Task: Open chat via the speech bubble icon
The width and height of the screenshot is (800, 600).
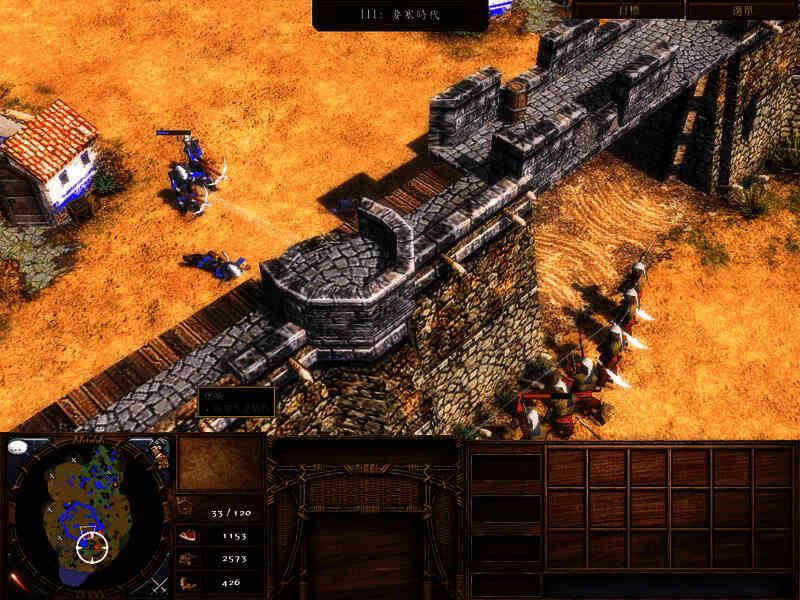Action: (17, 448)
